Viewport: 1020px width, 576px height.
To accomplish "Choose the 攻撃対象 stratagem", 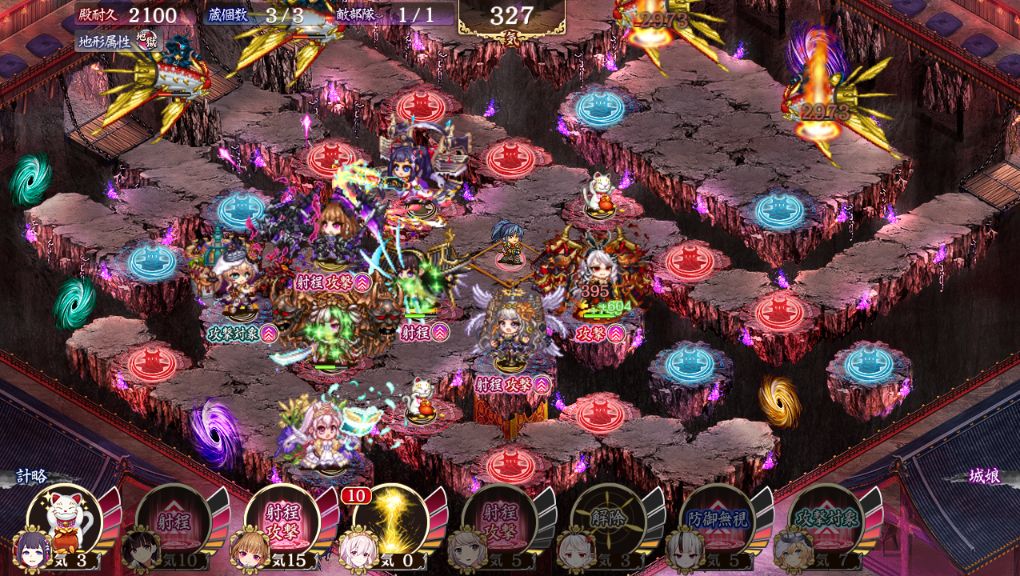I will pos(825,518).
